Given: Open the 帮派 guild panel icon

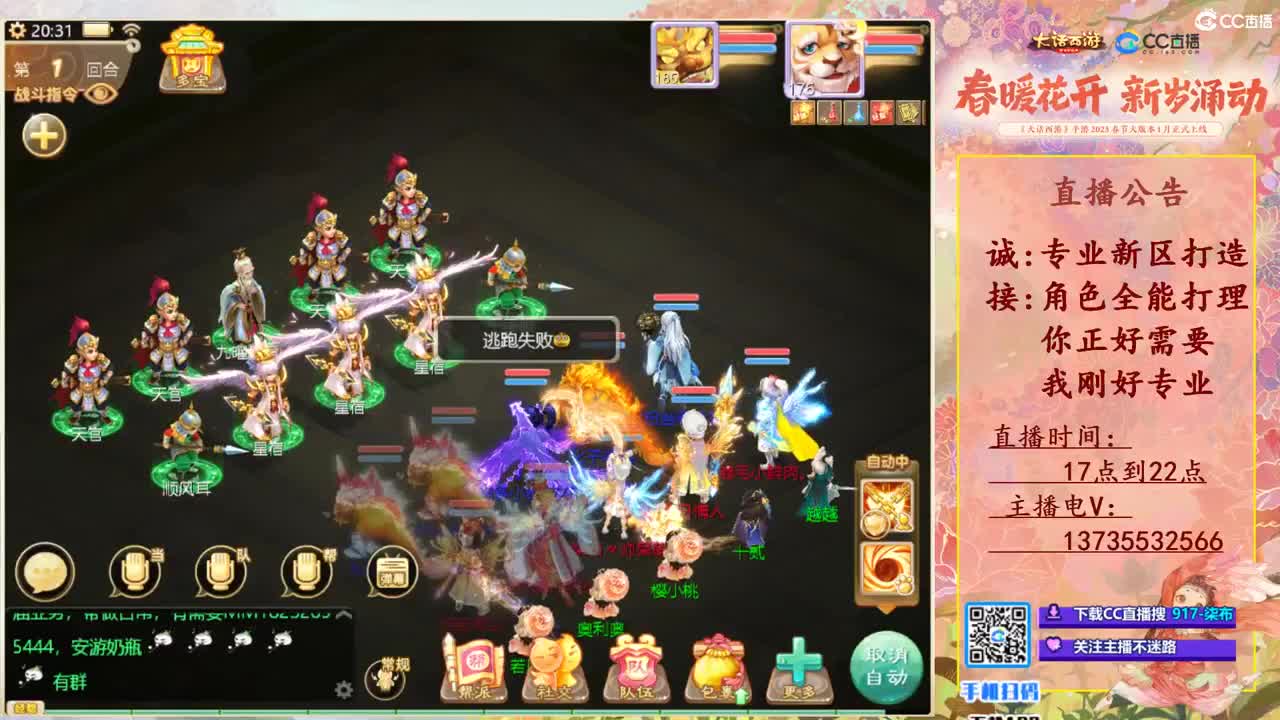Looking at the screenshot, I should (x=475, y=665).
